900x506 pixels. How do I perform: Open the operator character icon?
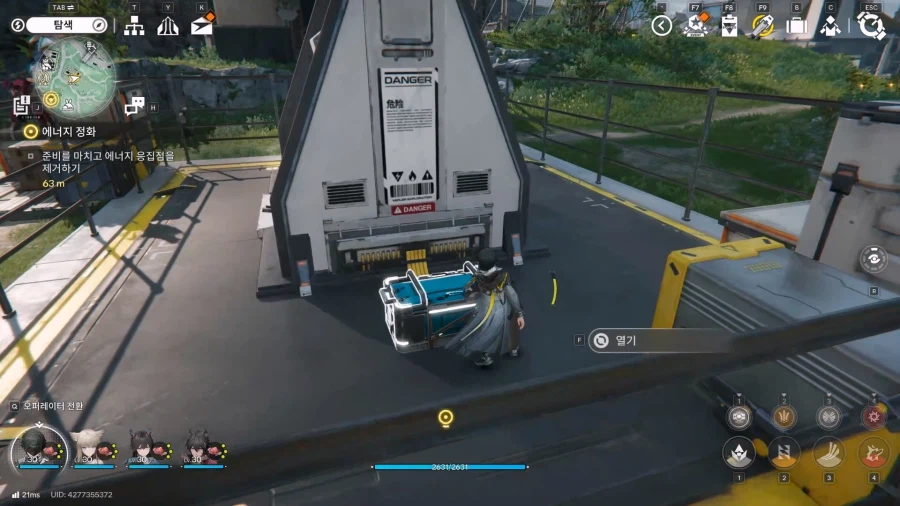click(830, 26)
